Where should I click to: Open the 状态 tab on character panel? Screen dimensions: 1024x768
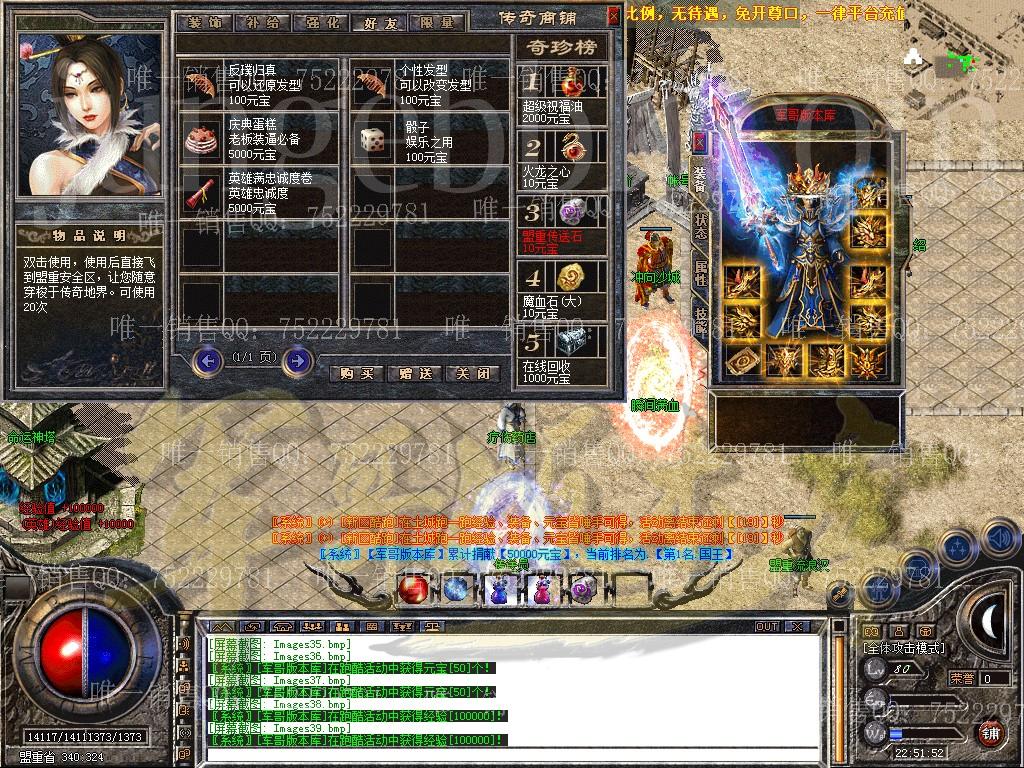click(700, 225)
